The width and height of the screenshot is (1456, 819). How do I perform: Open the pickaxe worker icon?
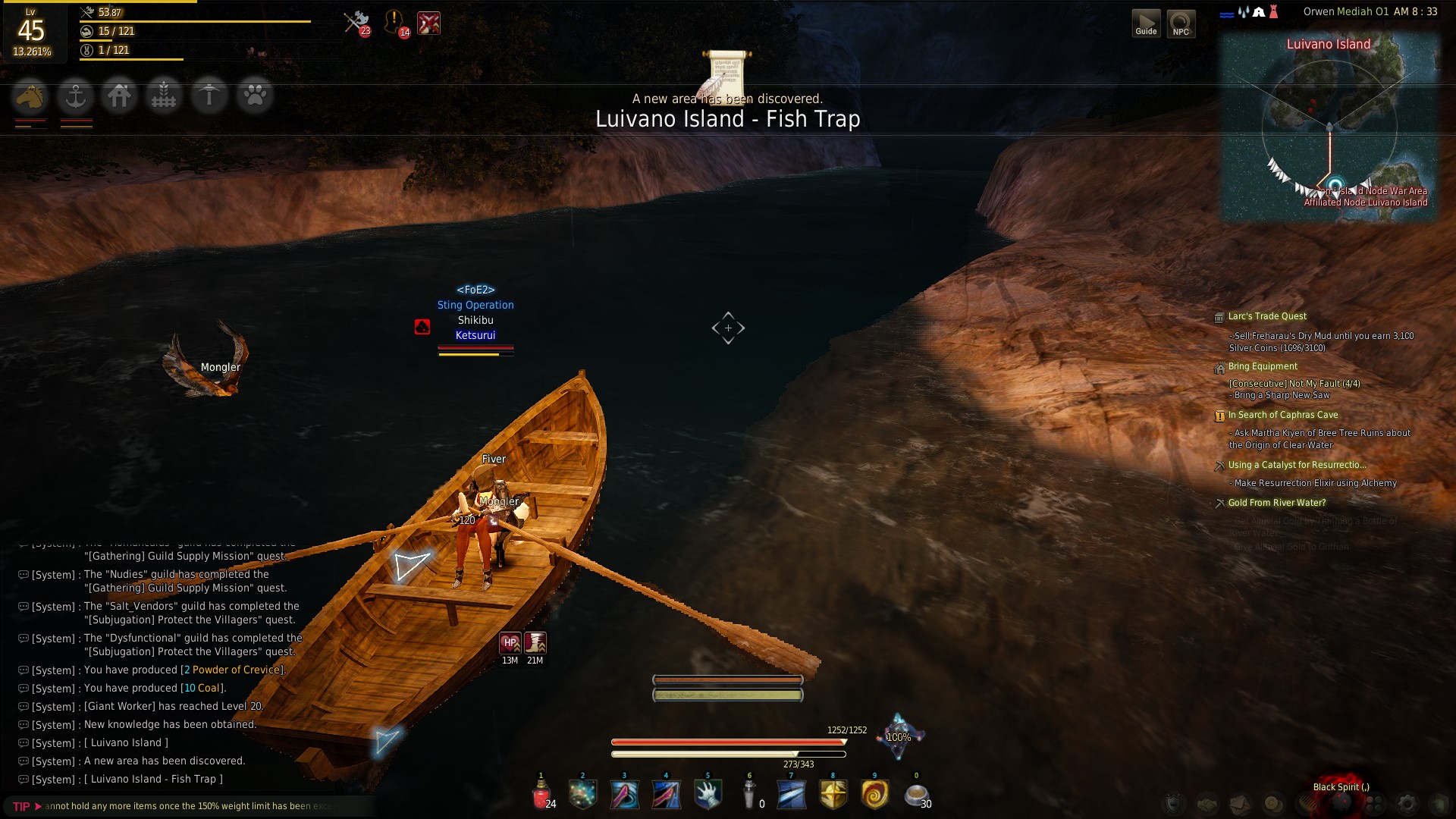(x=209, y=96)
